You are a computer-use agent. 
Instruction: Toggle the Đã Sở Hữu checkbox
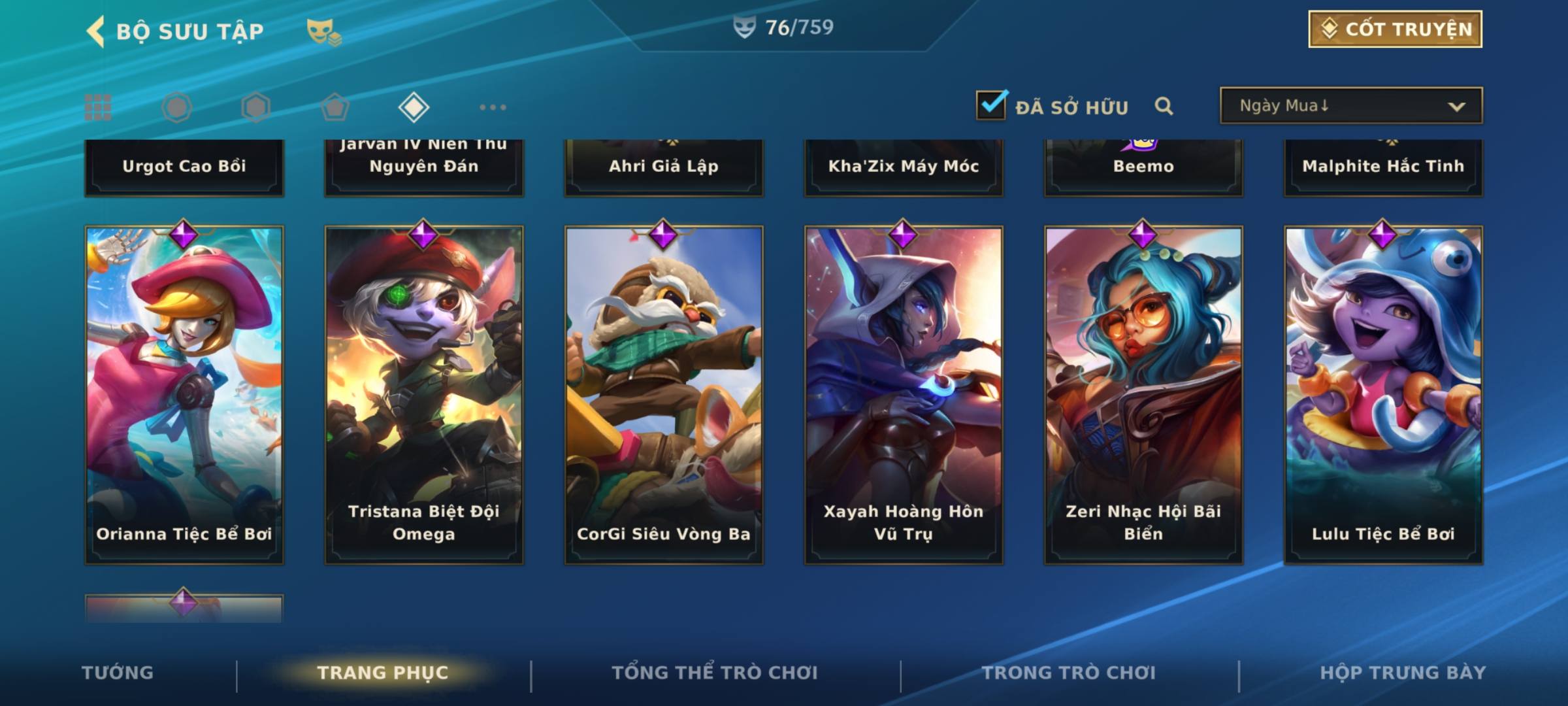(x=991, y=105)
